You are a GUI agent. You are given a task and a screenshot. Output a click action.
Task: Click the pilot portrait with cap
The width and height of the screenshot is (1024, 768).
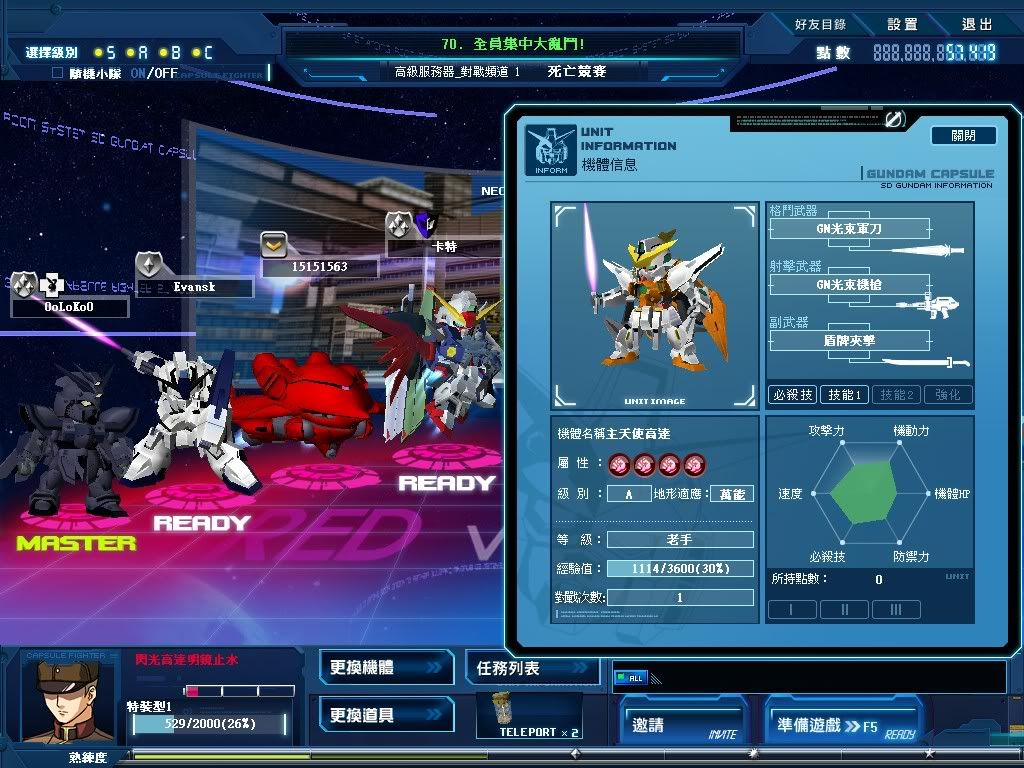click(60, 699)
